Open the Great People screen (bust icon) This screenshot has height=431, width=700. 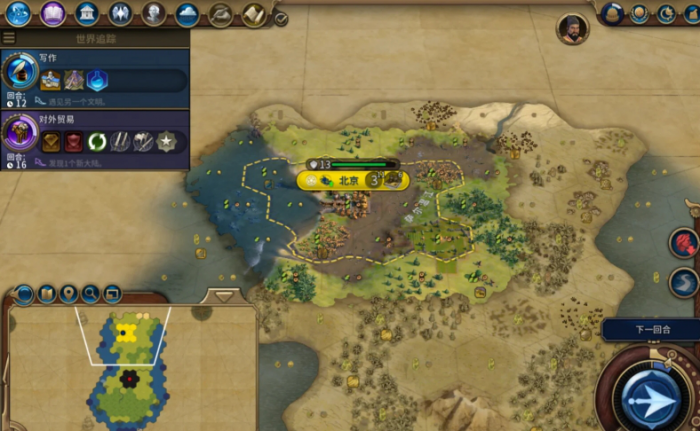153,13
